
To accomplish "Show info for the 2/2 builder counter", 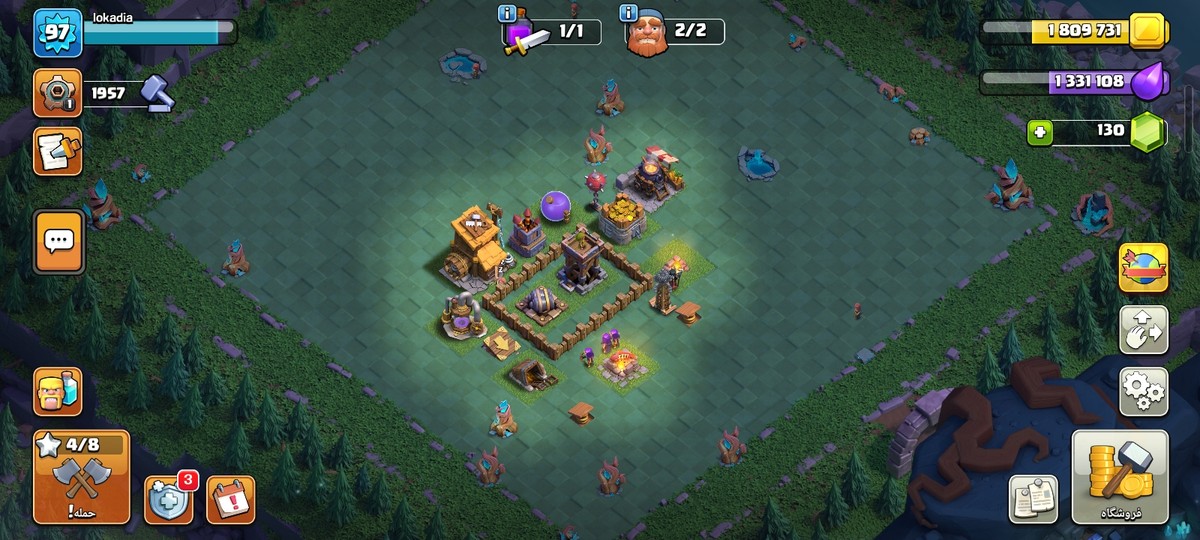I will point(630,14).
